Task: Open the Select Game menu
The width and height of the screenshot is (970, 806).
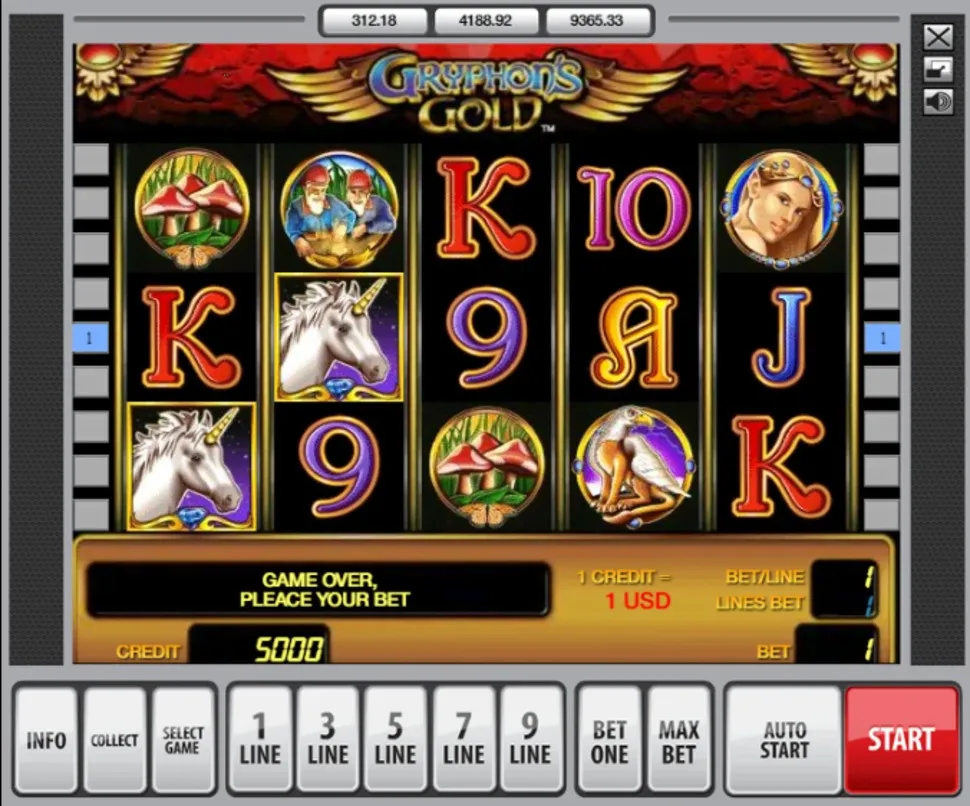Action: click(x=183, y=740)
